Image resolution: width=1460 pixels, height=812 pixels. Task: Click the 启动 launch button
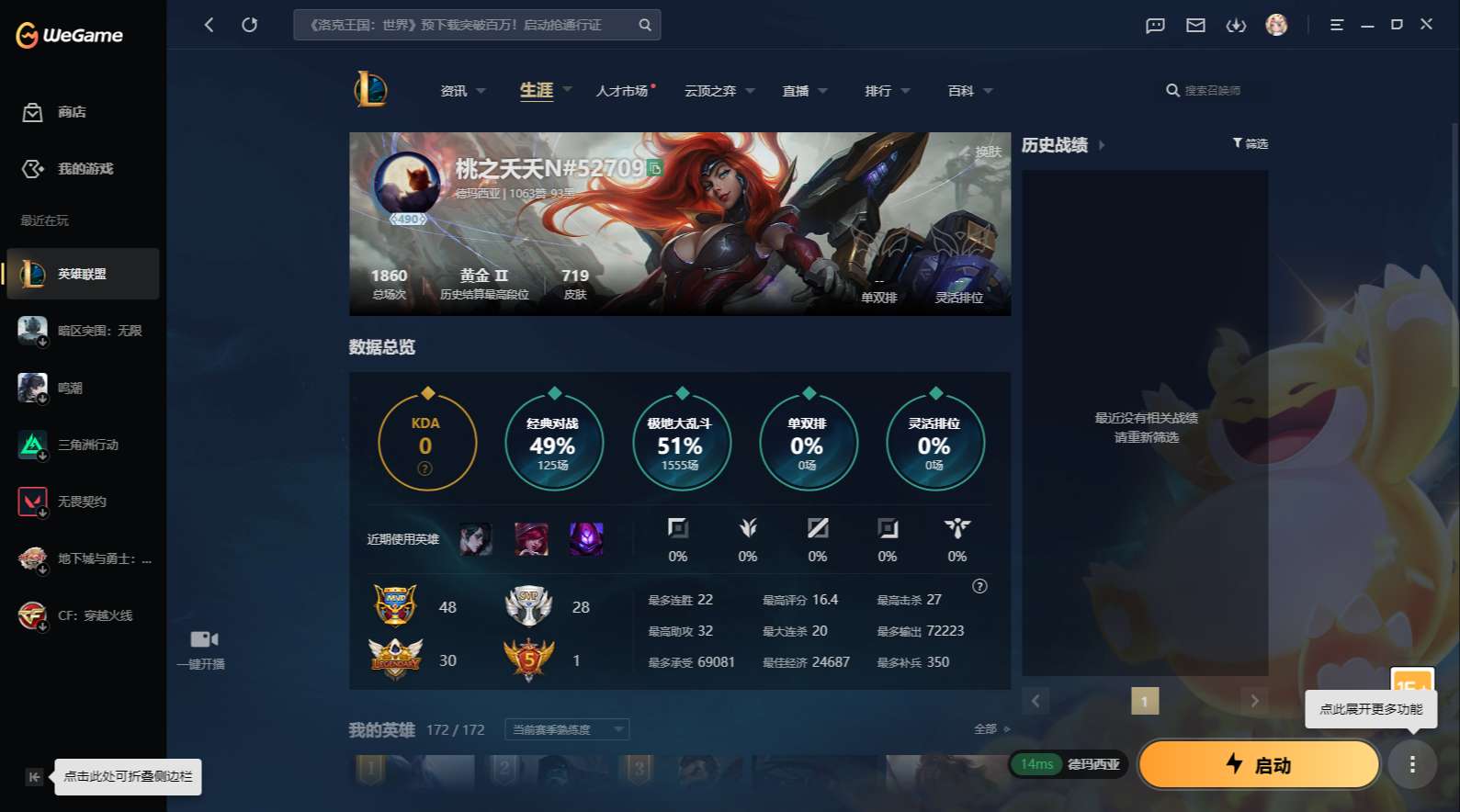[x=1258, y=764]
